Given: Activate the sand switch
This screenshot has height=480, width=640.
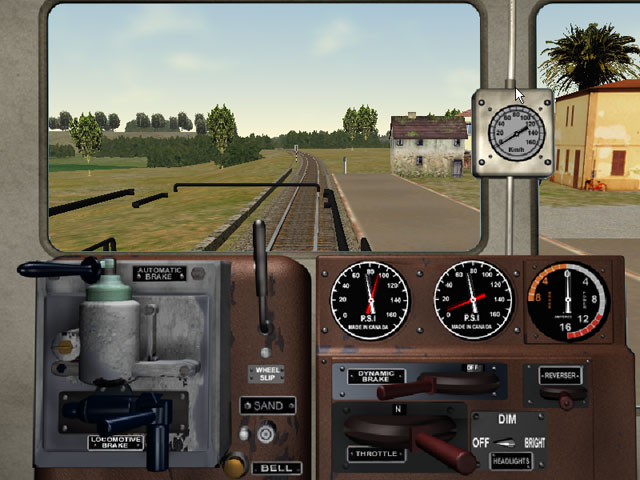Looking at the screenshot, I should 266,433.
